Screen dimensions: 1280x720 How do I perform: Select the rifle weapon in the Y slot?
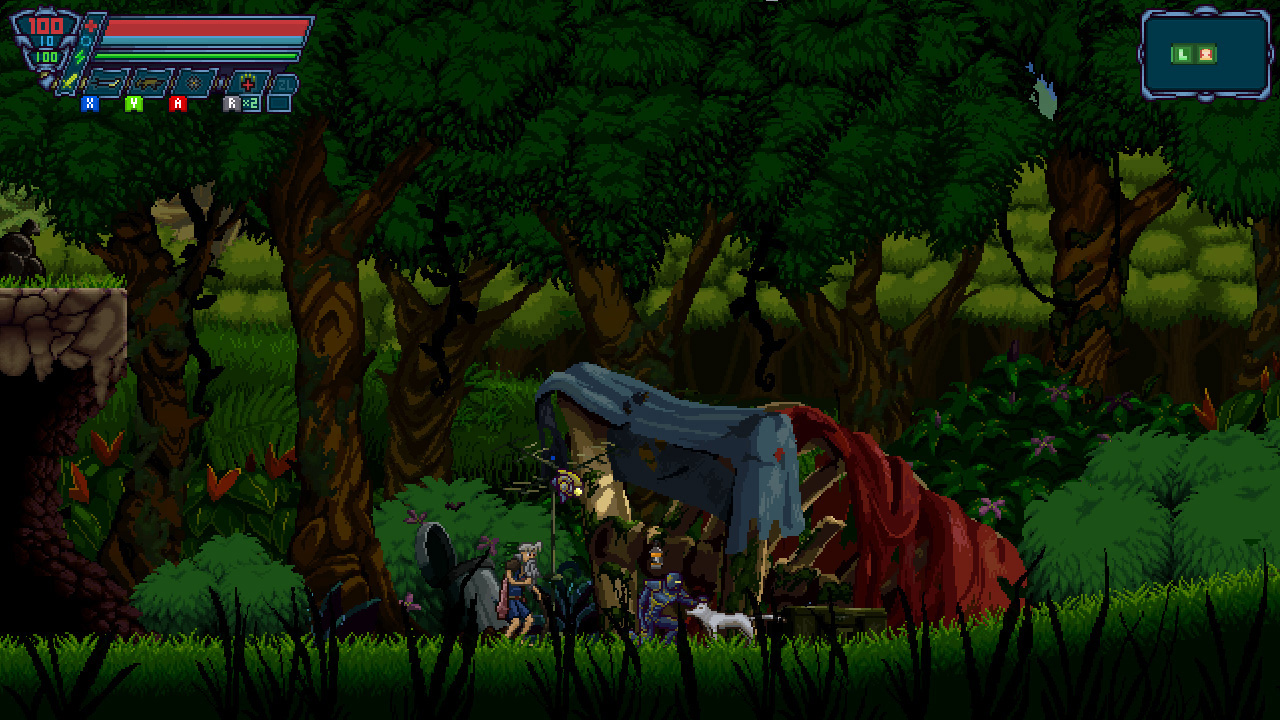click(149, 82)
